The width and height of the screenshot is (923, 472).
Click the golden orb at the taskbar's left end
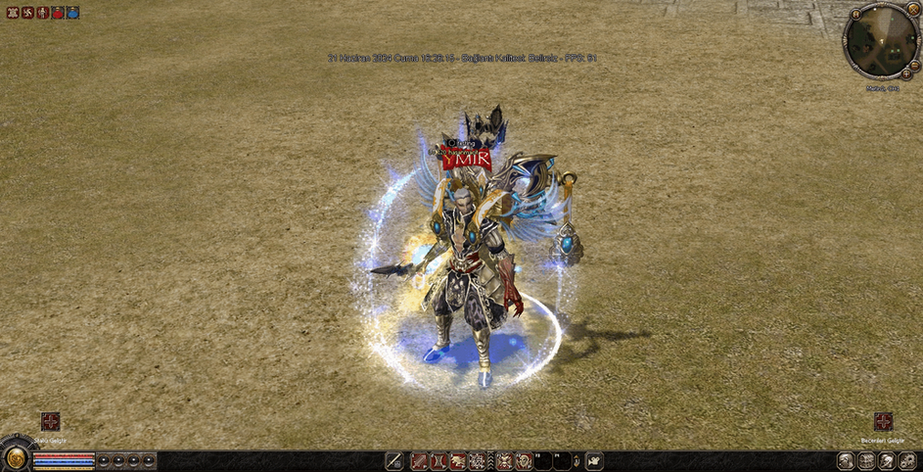(15, 459)
